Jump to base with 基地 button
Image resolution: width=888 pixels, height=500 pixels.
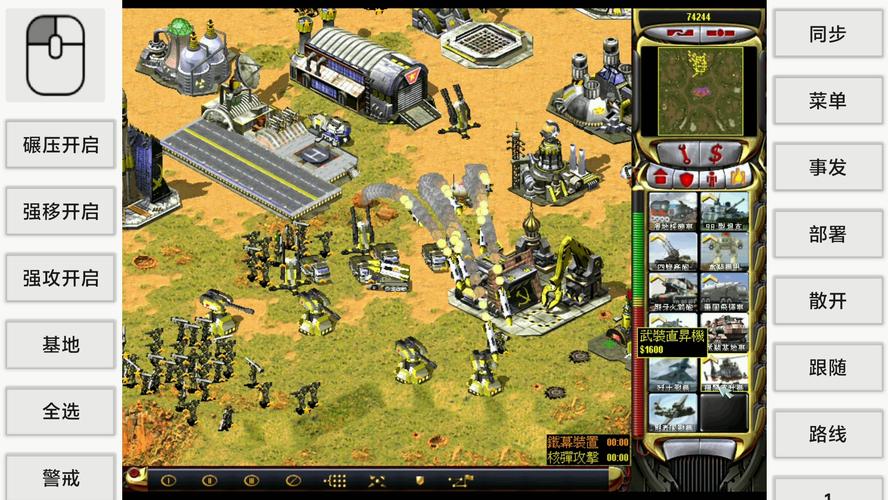(x=61, y=345)
